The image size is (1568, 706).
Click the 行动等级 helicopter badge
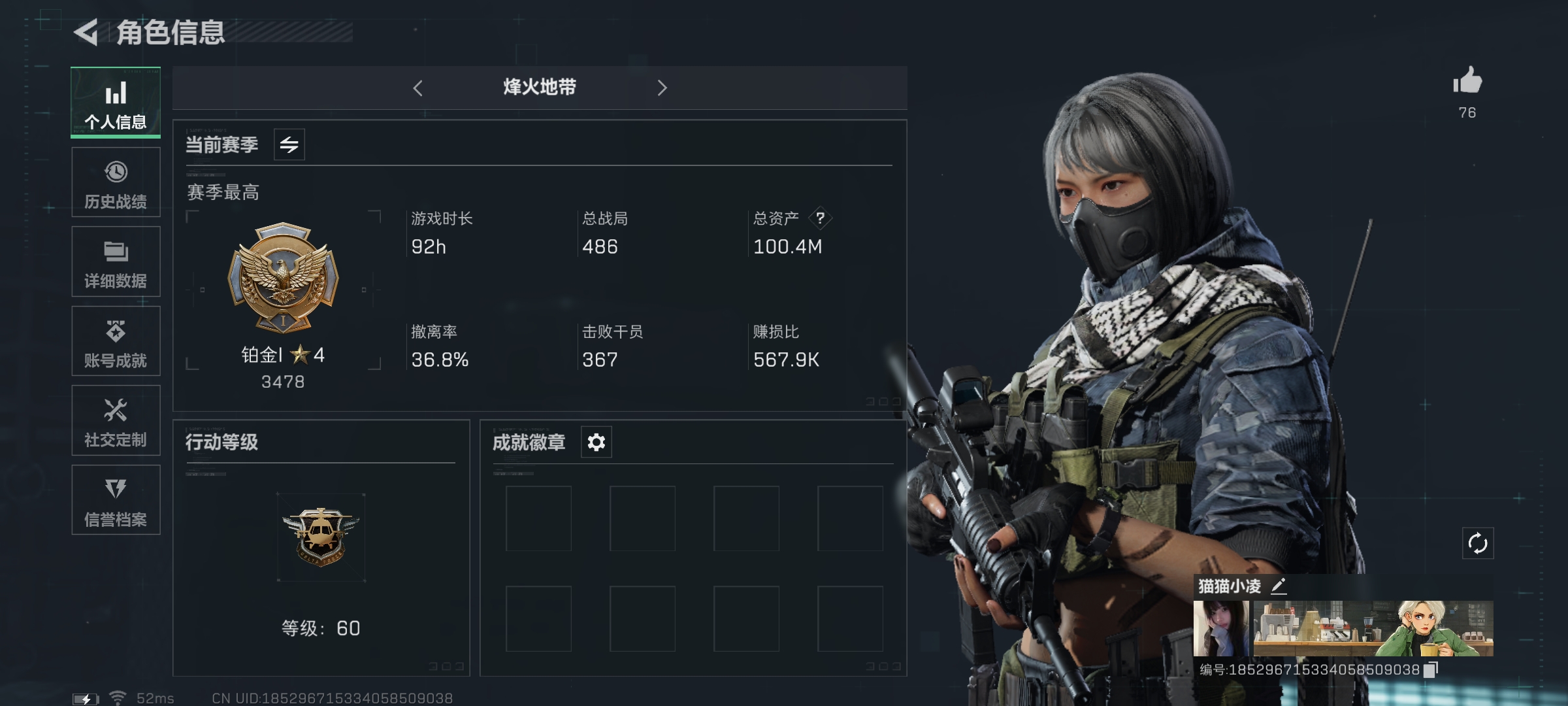click(x=321, y=537)
